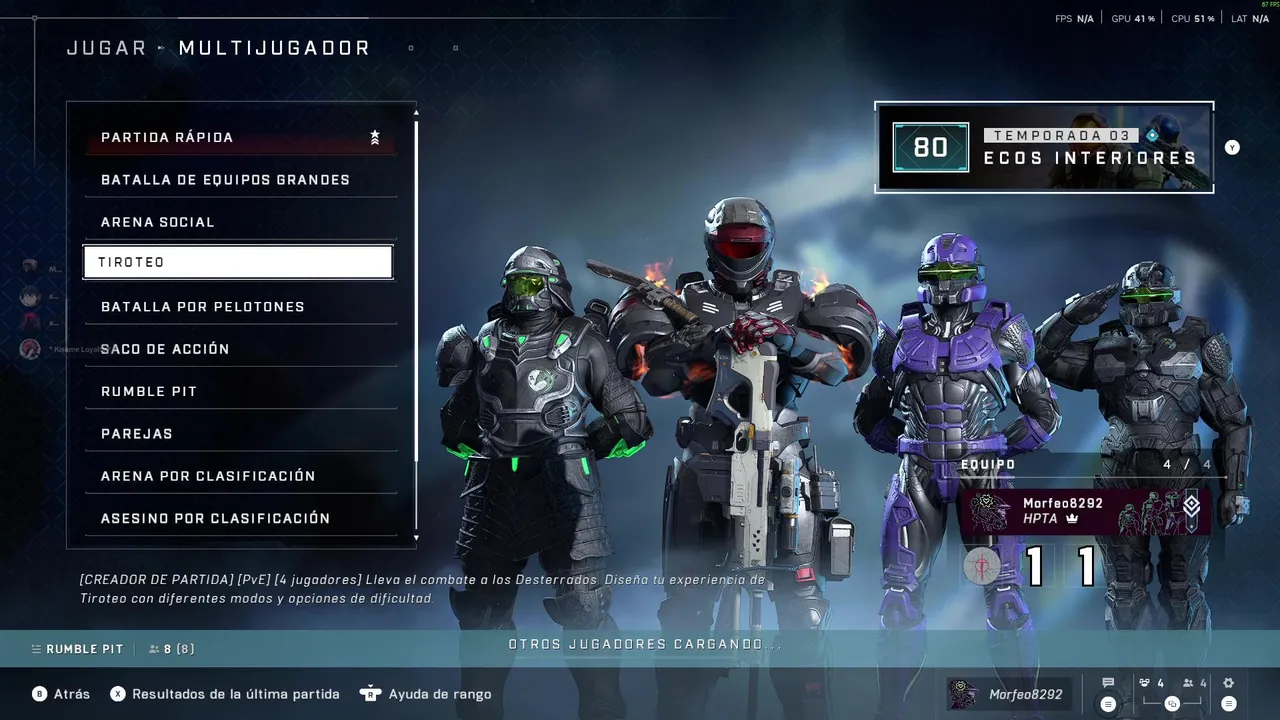Select Morfeo8292's team player card
The width and height of the screenshot is (1280, 720).
coord(1084,511)
